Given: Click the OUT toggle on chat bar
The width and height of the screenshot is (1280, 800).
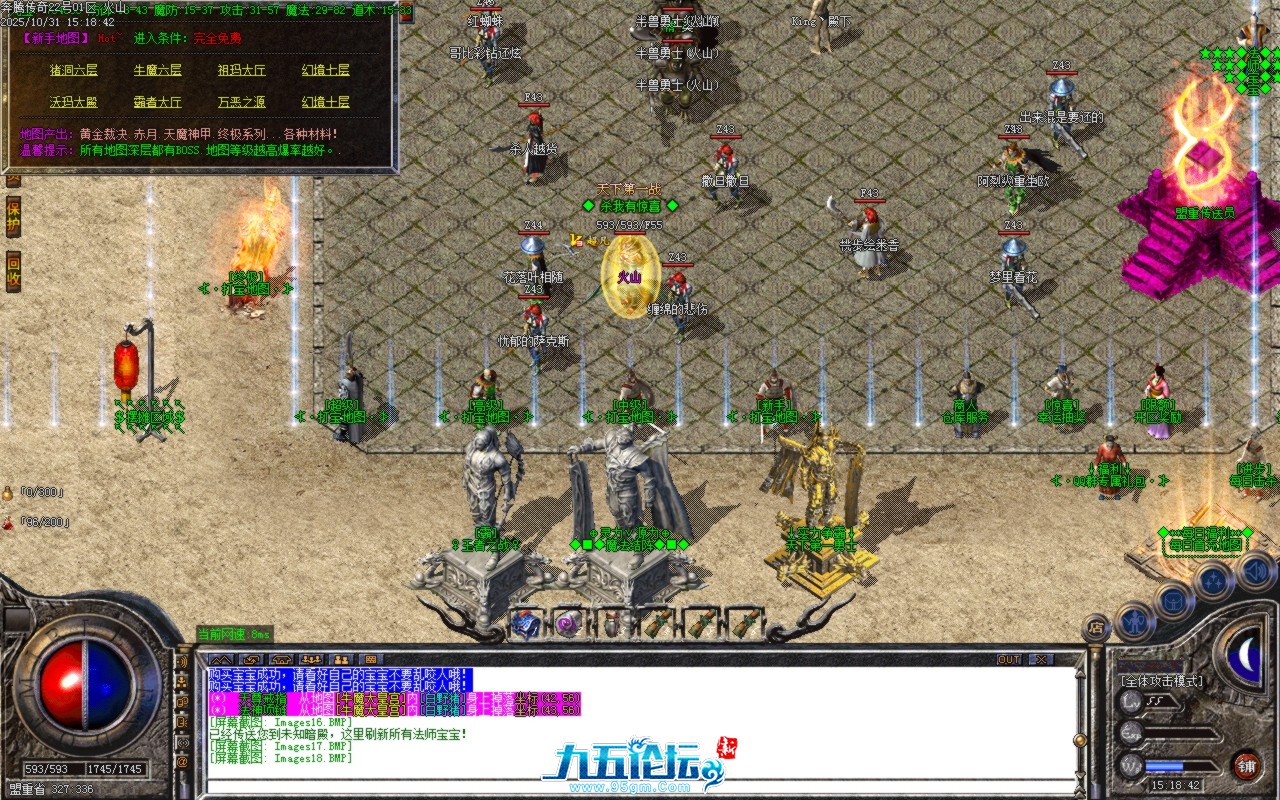Looking at the screenshot, I should 1009,658.
